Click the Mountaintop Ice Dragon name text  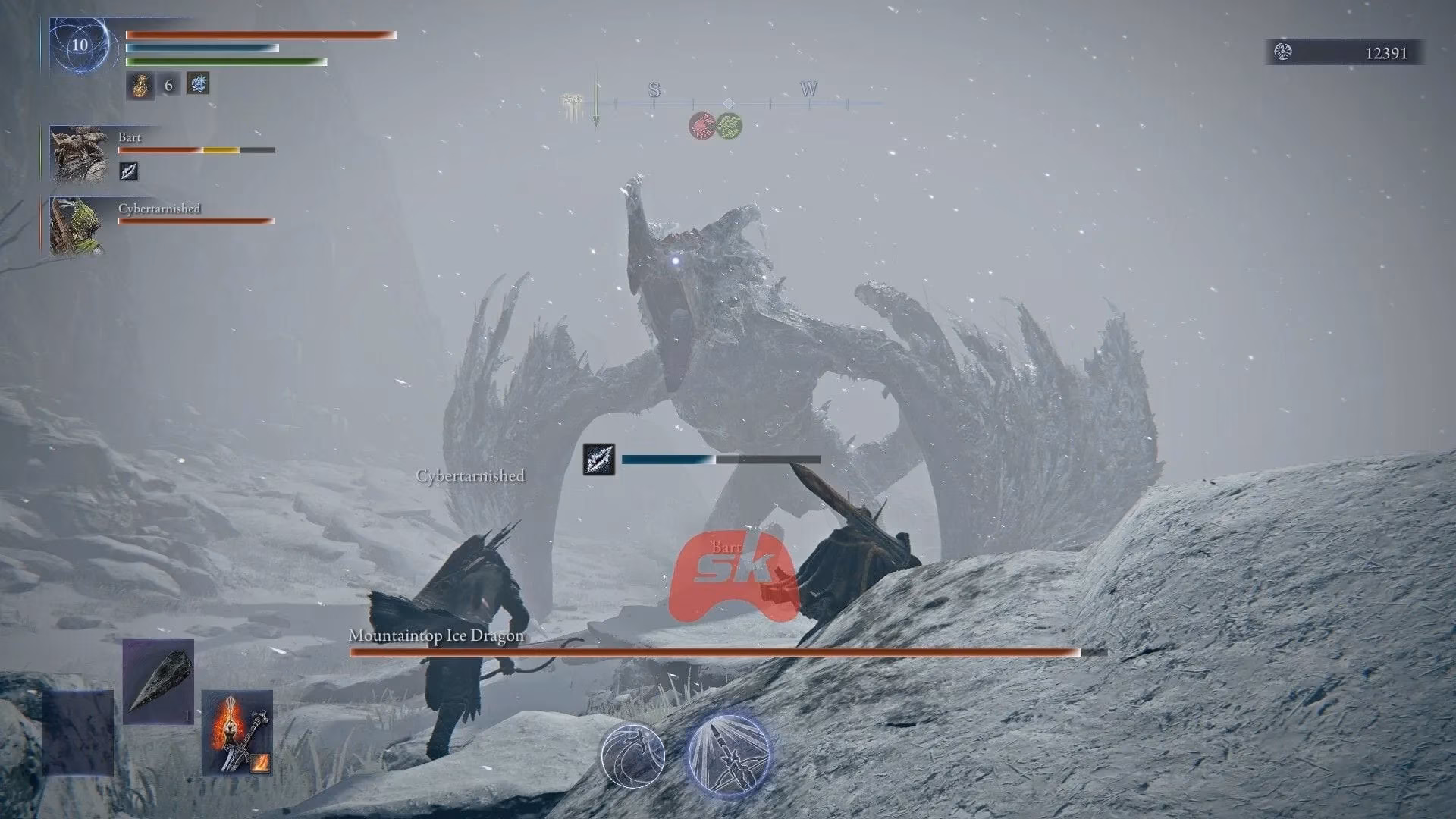click(435, 637)
